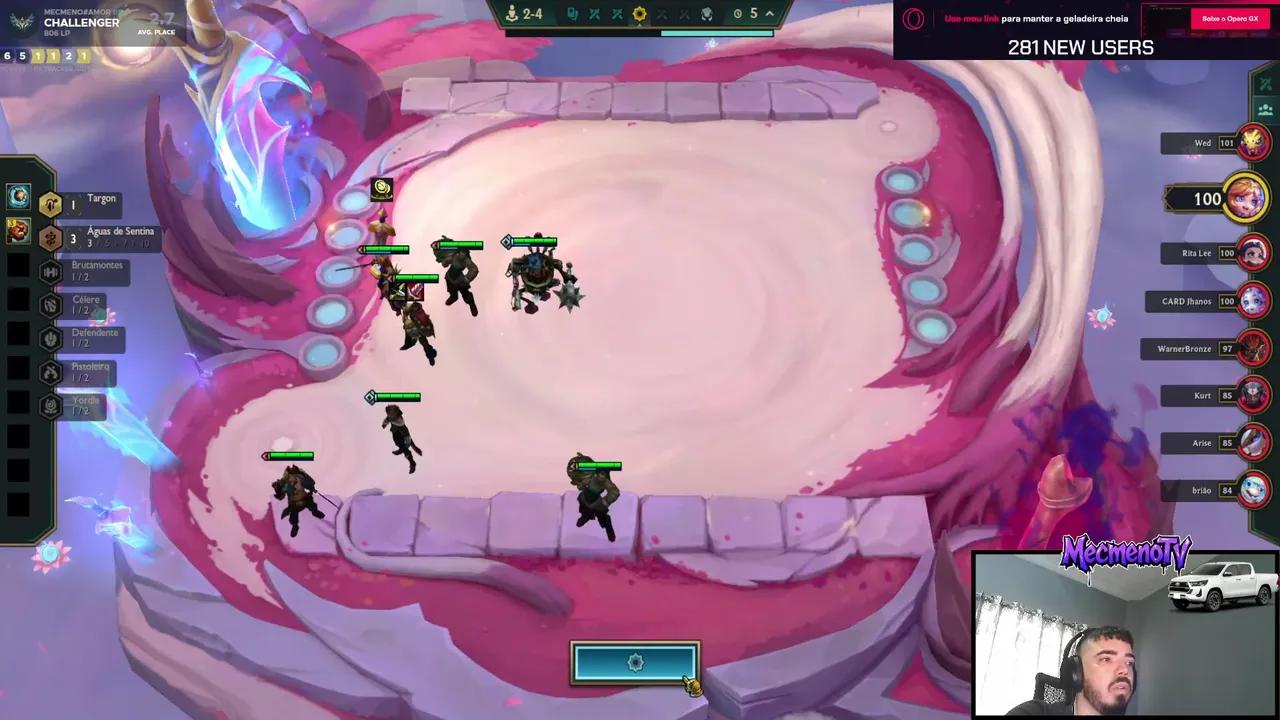1280x720 pixels.
Task: Click Rita Lee's portrait on the player list
Action: click(x=1253, y=253)
